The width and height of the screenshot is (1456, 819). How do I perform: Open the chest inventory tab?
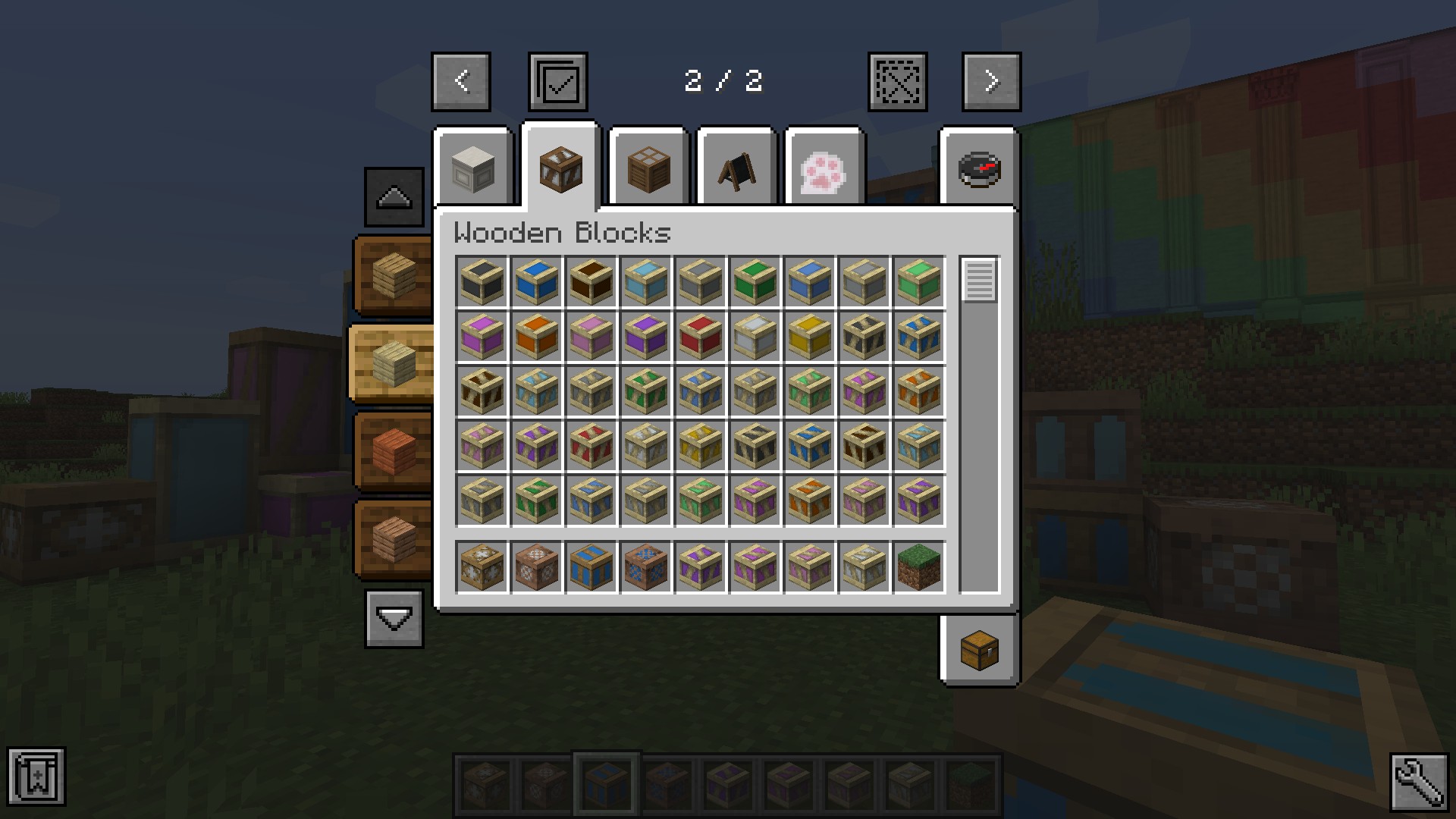click(x=979, y=650)
